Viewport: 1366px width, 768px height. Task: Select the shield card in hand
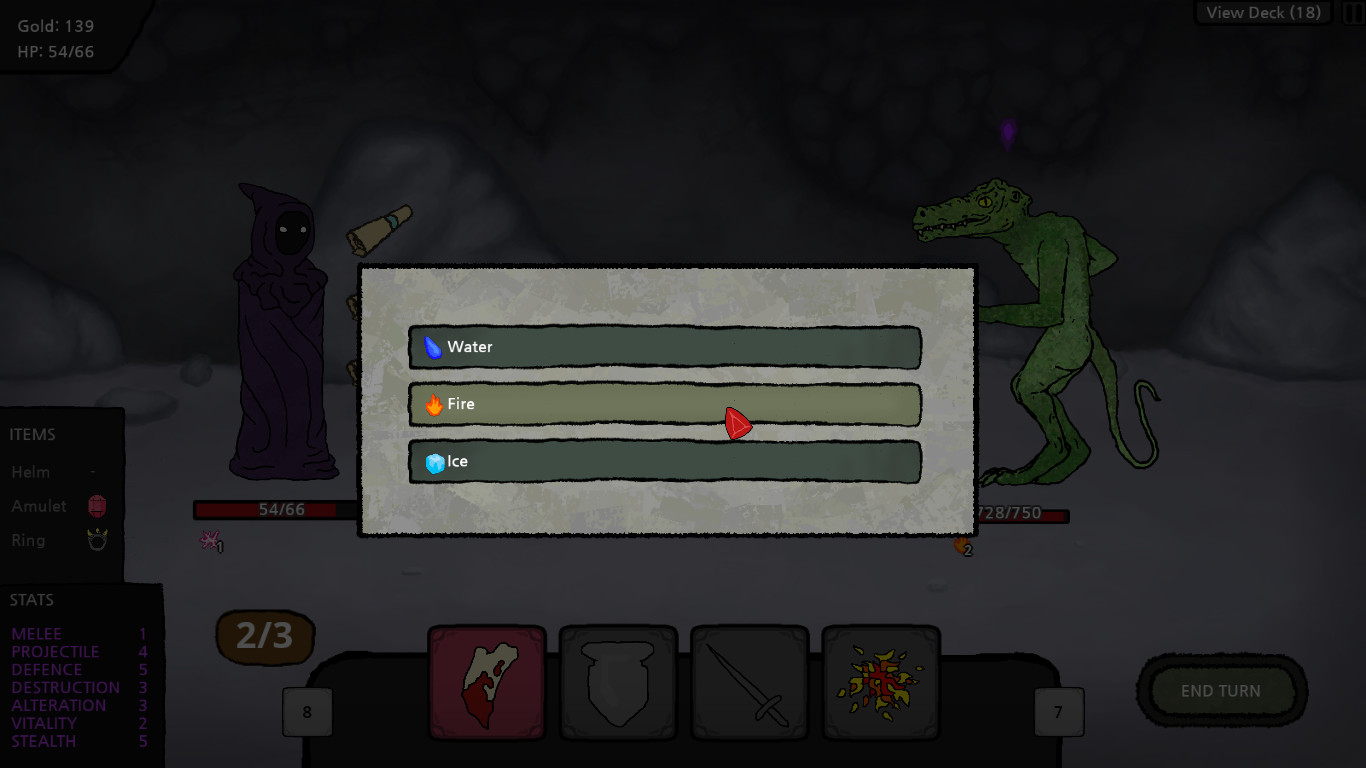click(x=618, y=684)
